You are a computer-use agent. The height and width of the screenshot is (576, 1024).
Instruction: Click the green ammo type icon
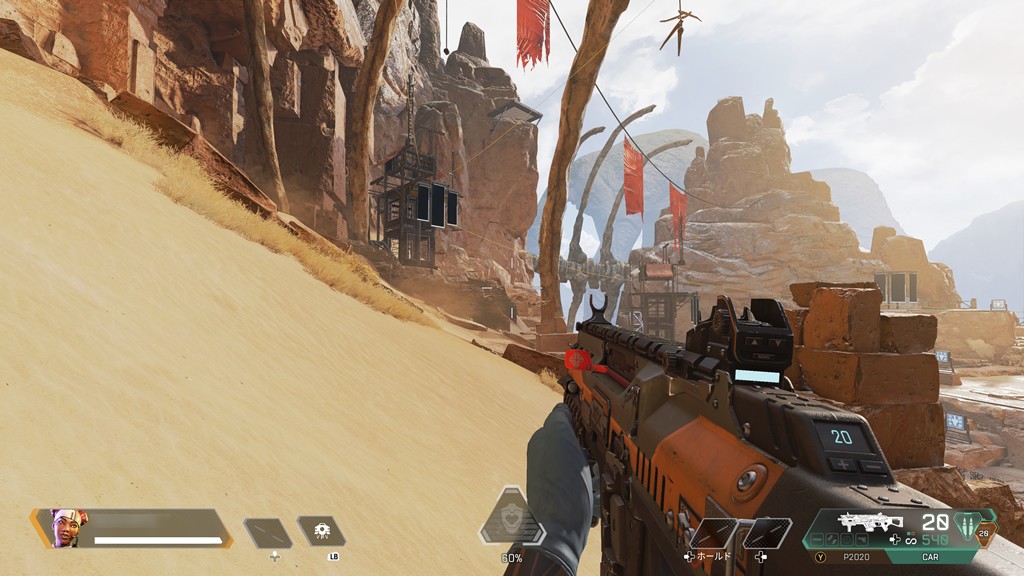tap(965, 523)
